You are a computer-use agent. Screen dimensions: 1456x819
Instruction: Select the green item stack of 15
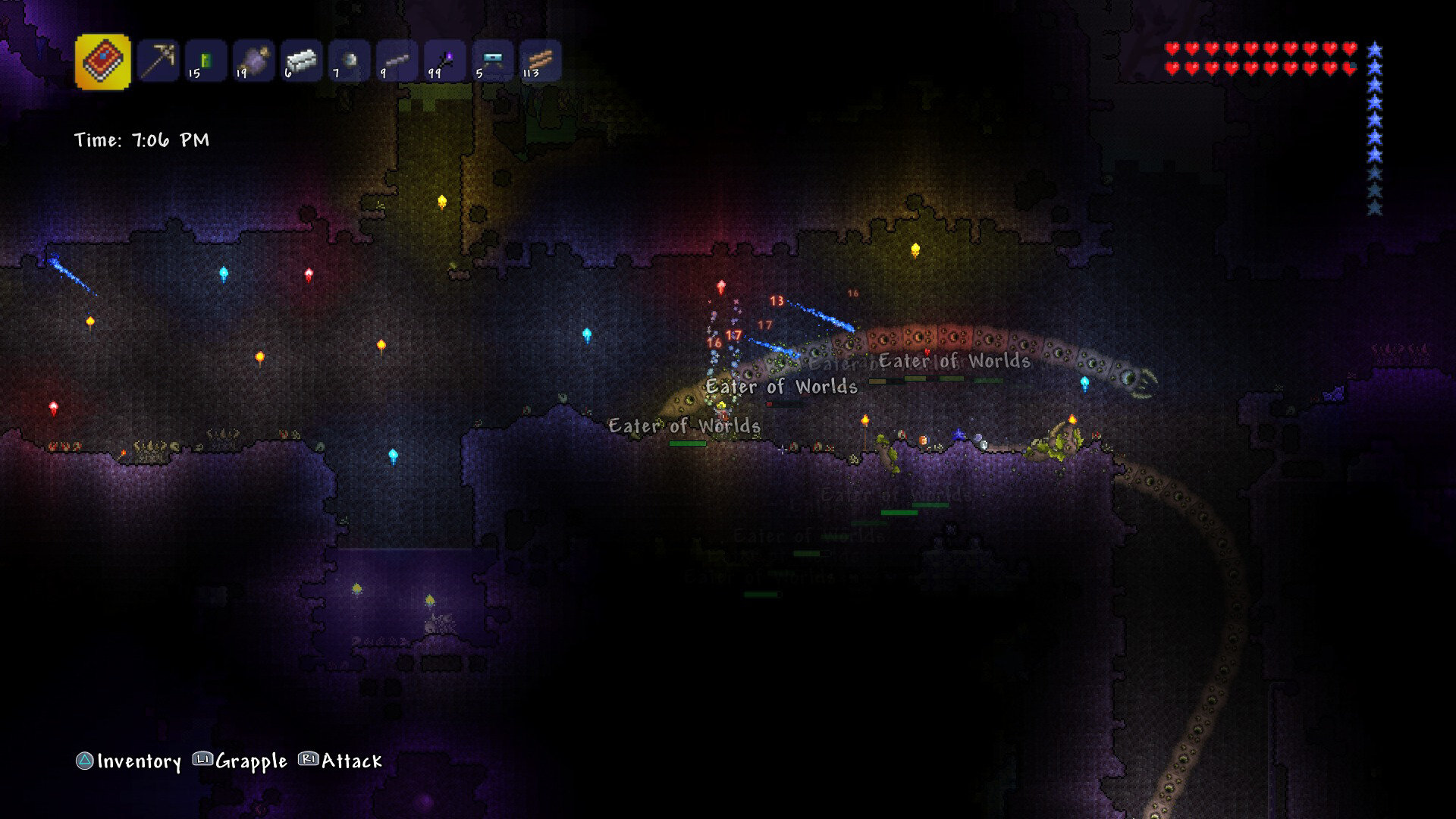[x=206, y=61]
